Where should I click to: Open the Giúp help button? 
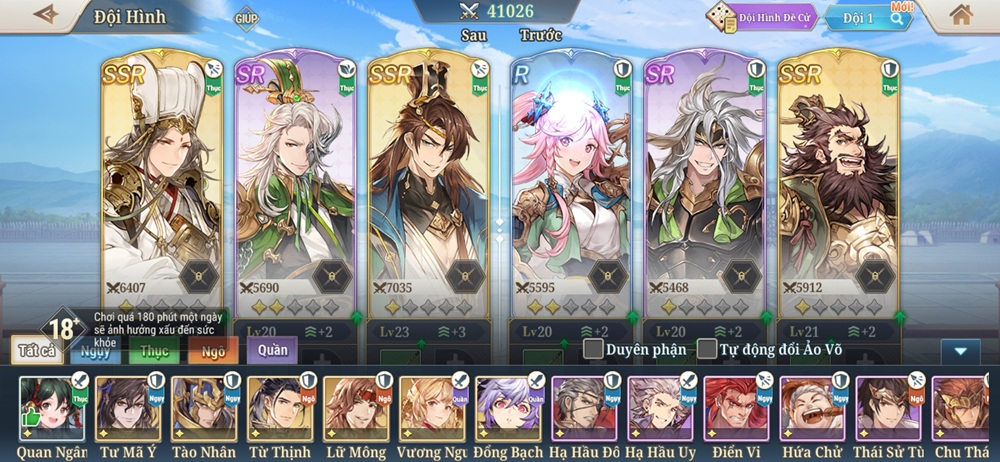coord(246,18)
